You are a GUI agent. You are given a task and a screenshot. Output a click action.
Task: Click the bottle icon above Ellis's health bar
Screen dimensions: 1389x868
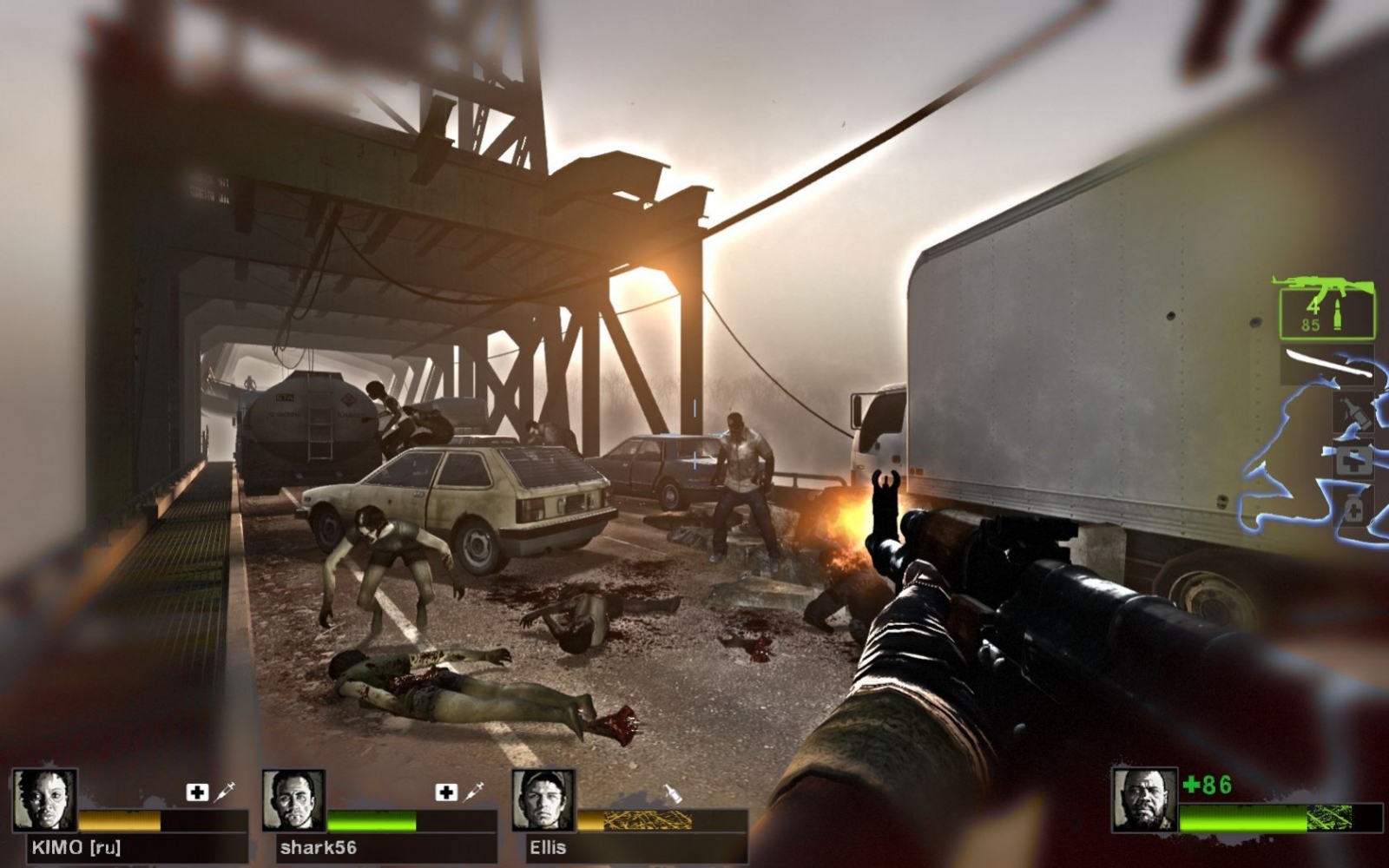[x=674, y=794]
